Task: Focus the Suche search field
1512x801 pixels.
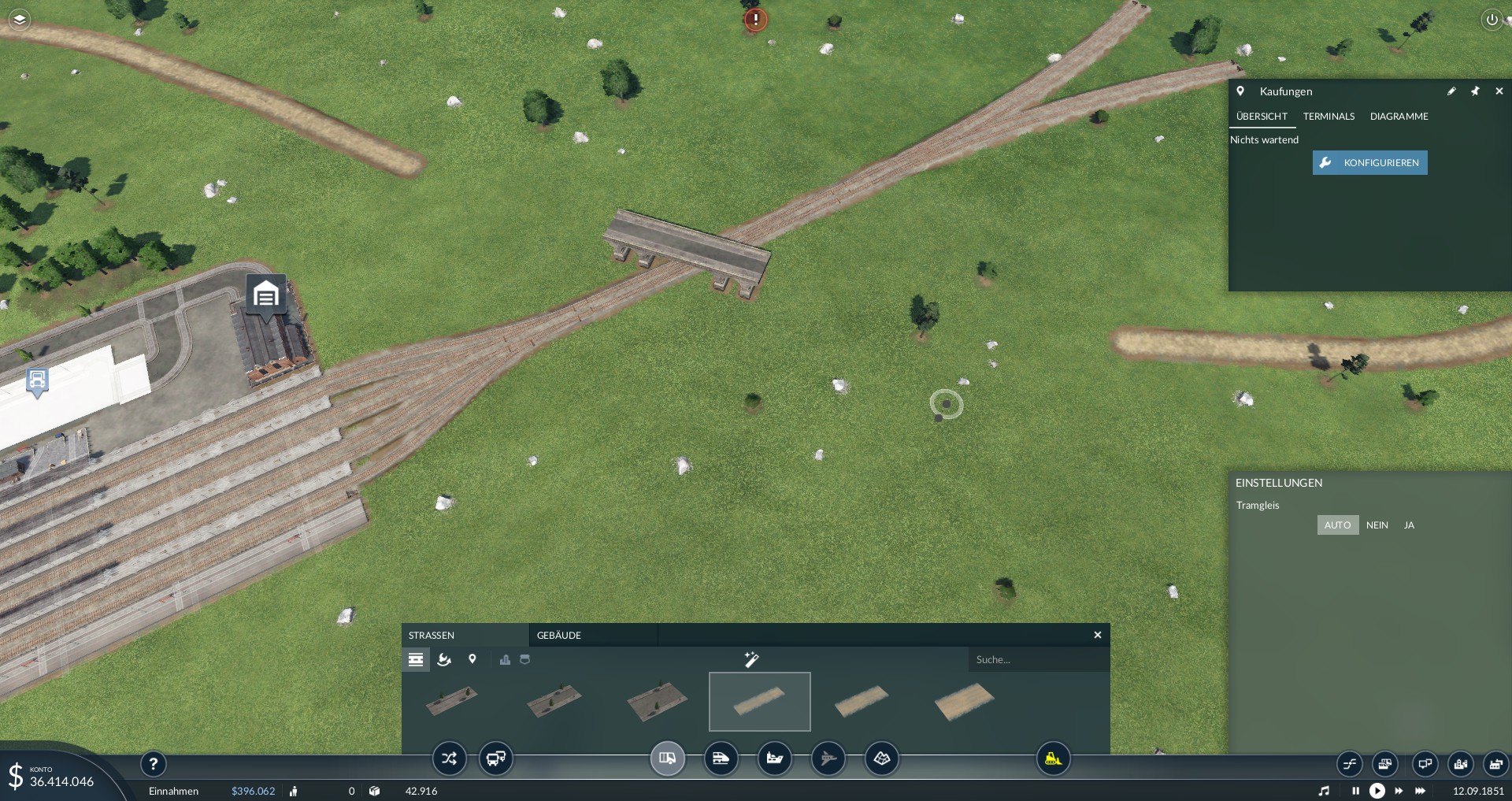Action: coord(1038,660)
